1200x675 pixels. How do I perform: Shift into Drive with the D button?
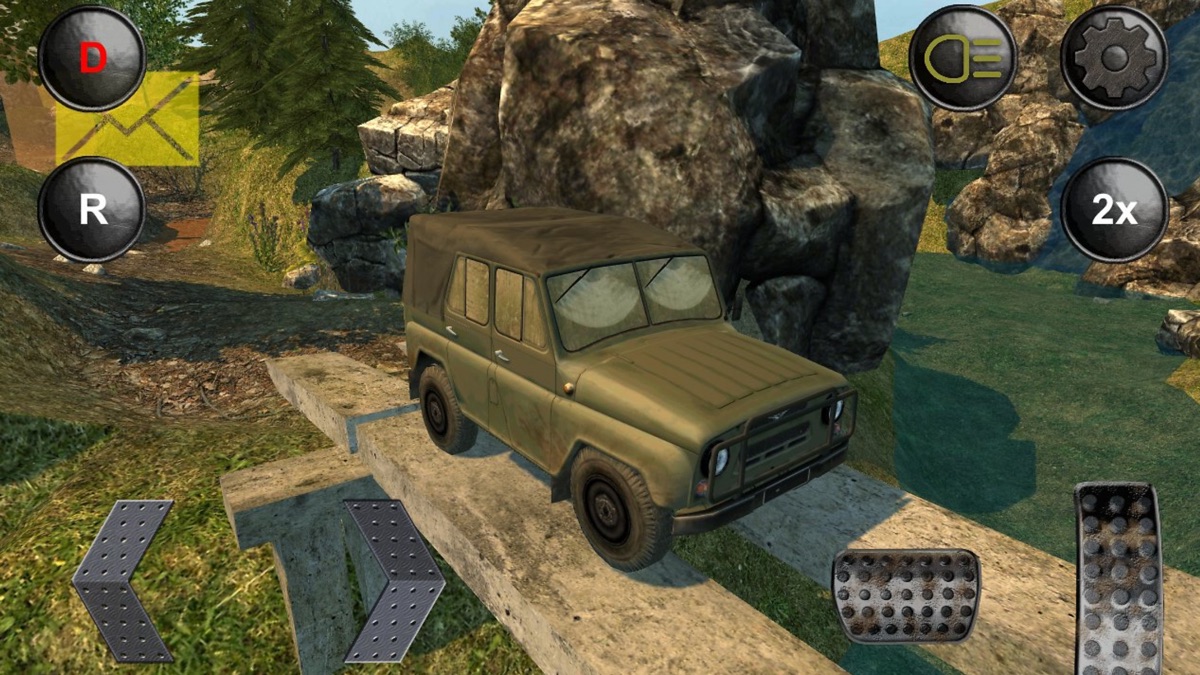coord(92,58)
